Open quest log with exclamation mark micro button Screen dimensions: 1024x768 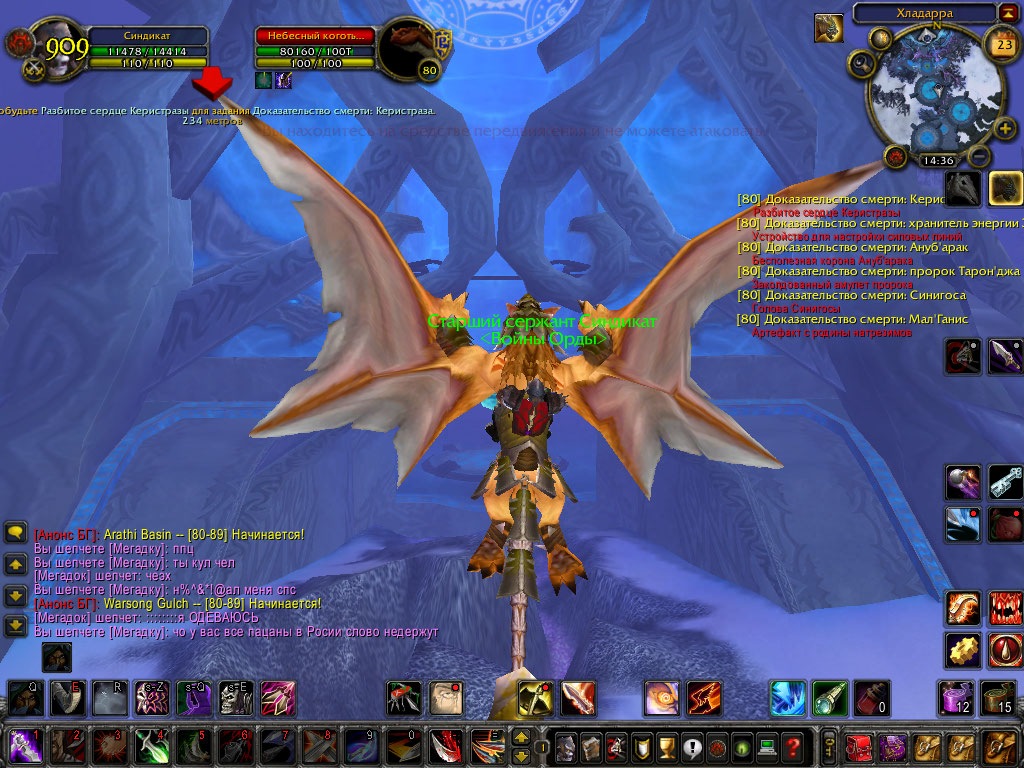(x=690, y=746)
